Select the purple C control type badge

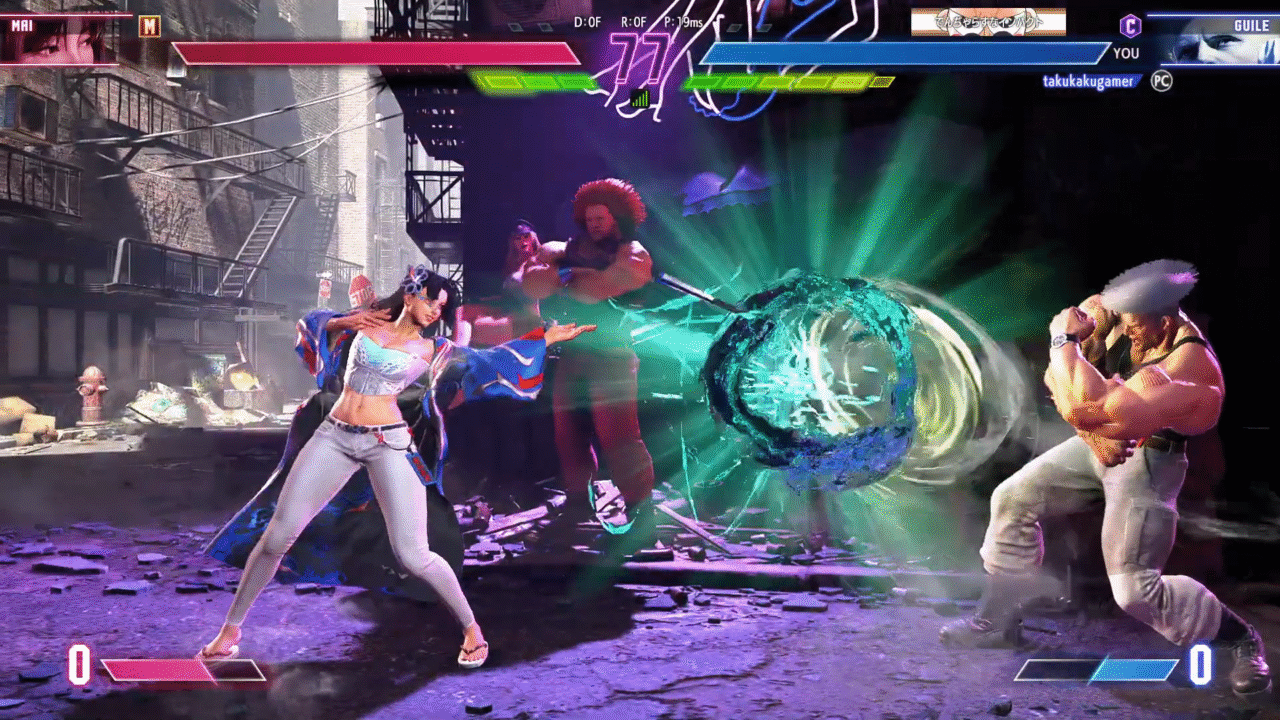point(1130,26)
